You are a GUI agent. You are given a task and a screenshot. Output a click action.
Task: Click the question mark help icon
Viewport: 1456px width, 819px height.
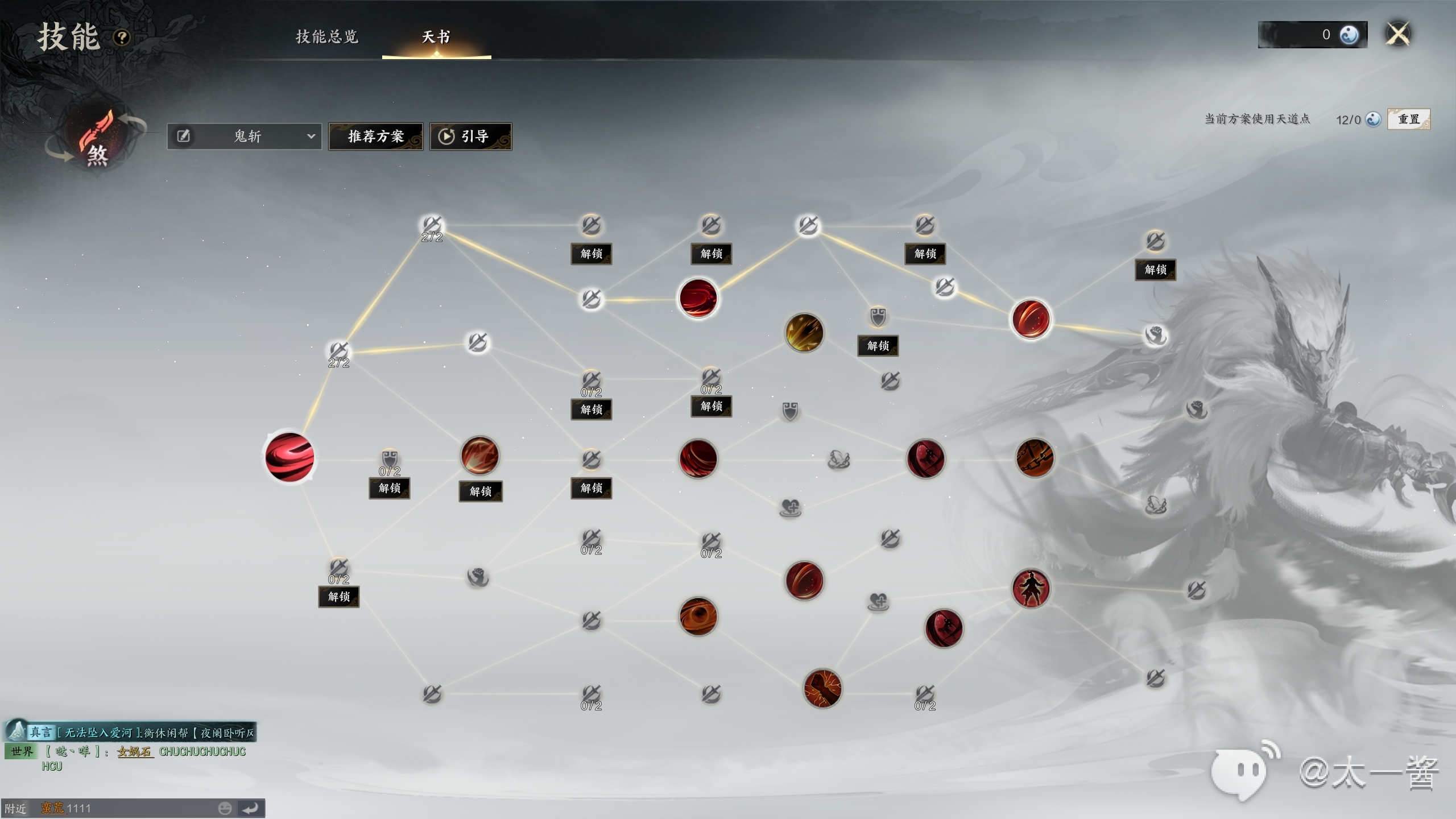[x=122, y=38]
